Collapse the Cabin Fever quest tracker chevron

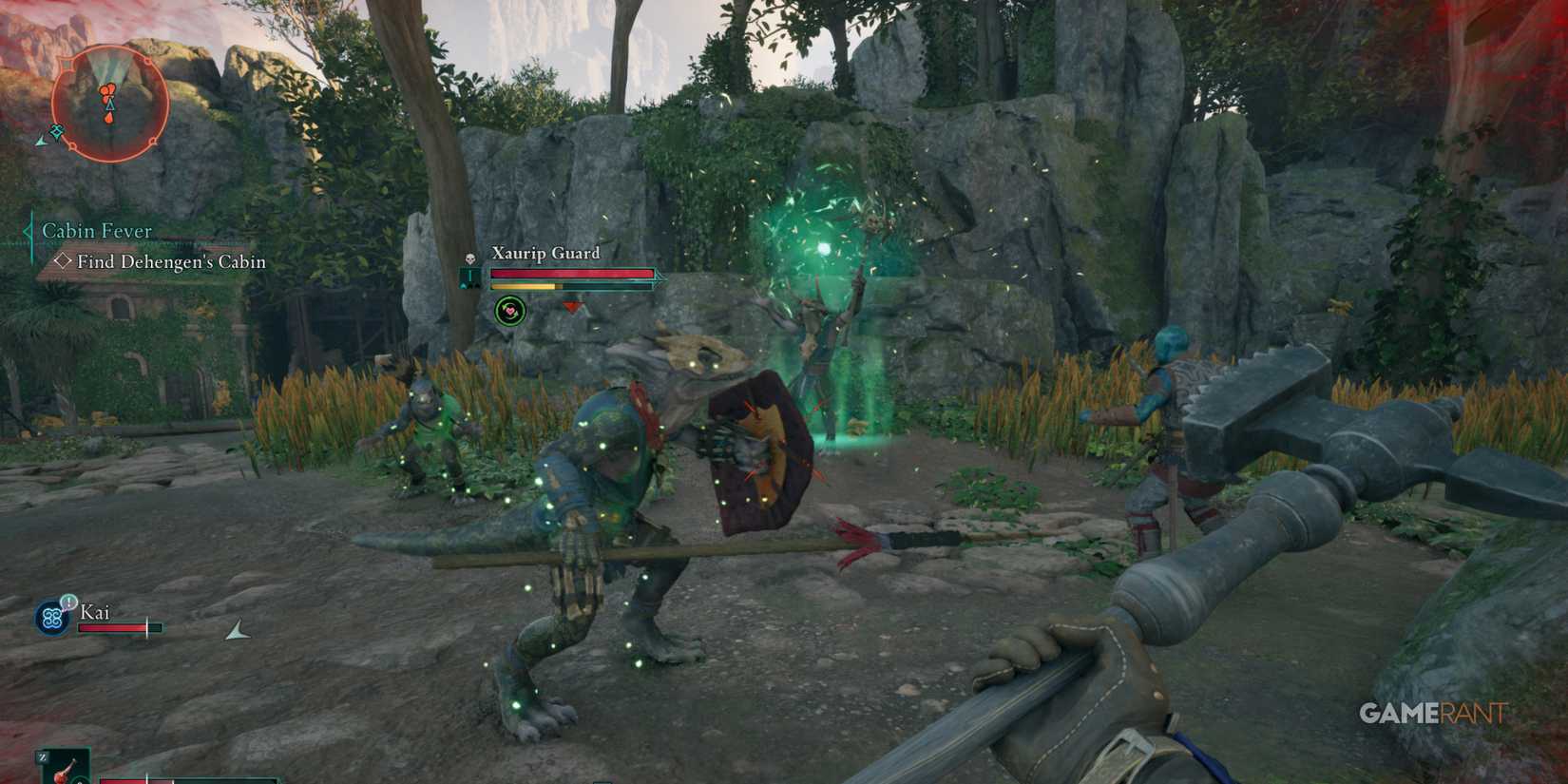27,231
